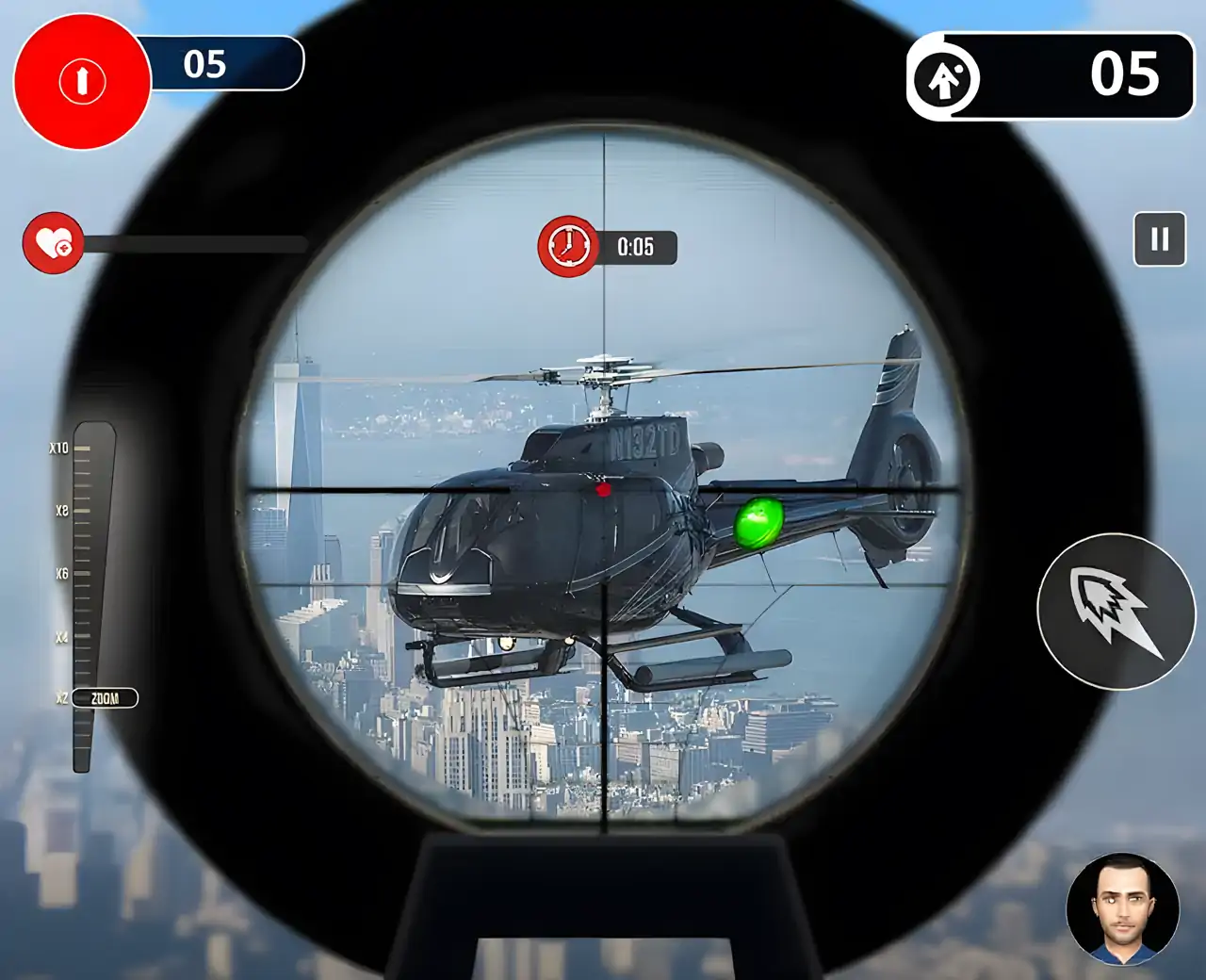Click the heart health refill icon
The image size is (1206, 980).
pyautogui.click(x=53, y=243)
